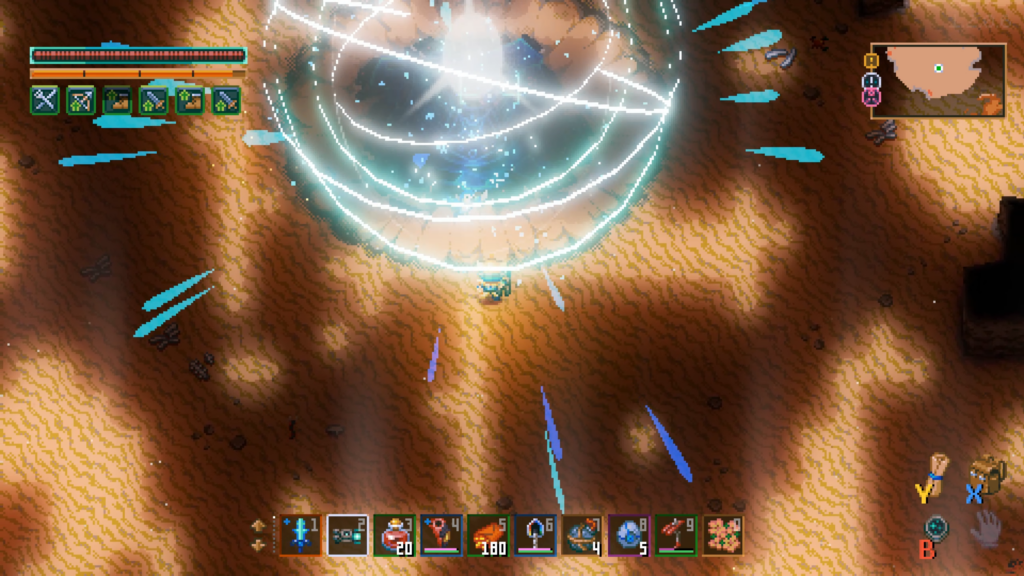Pick the red tool in hotbar slot 4
1024x576 pixels.
pyautogui.click(x=441, y=535)
